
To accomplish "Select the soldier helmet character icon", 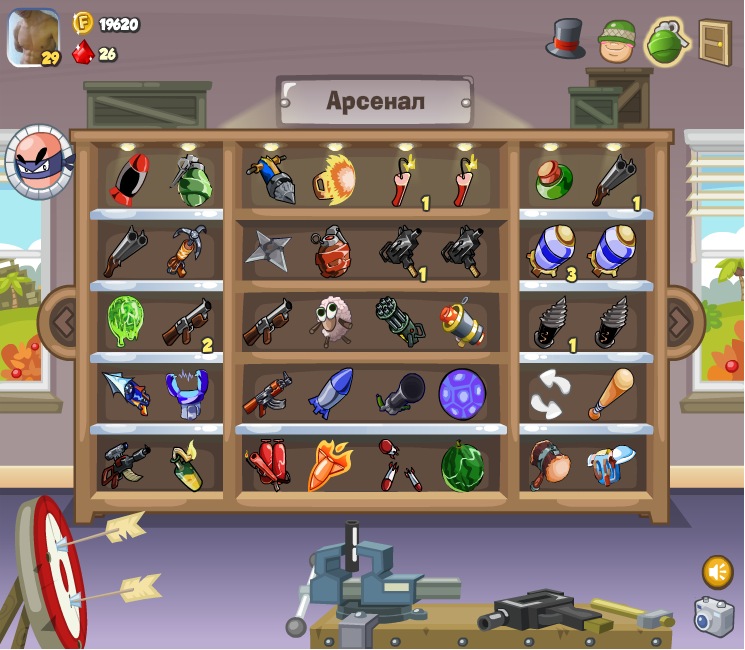I will pos(617,41).
